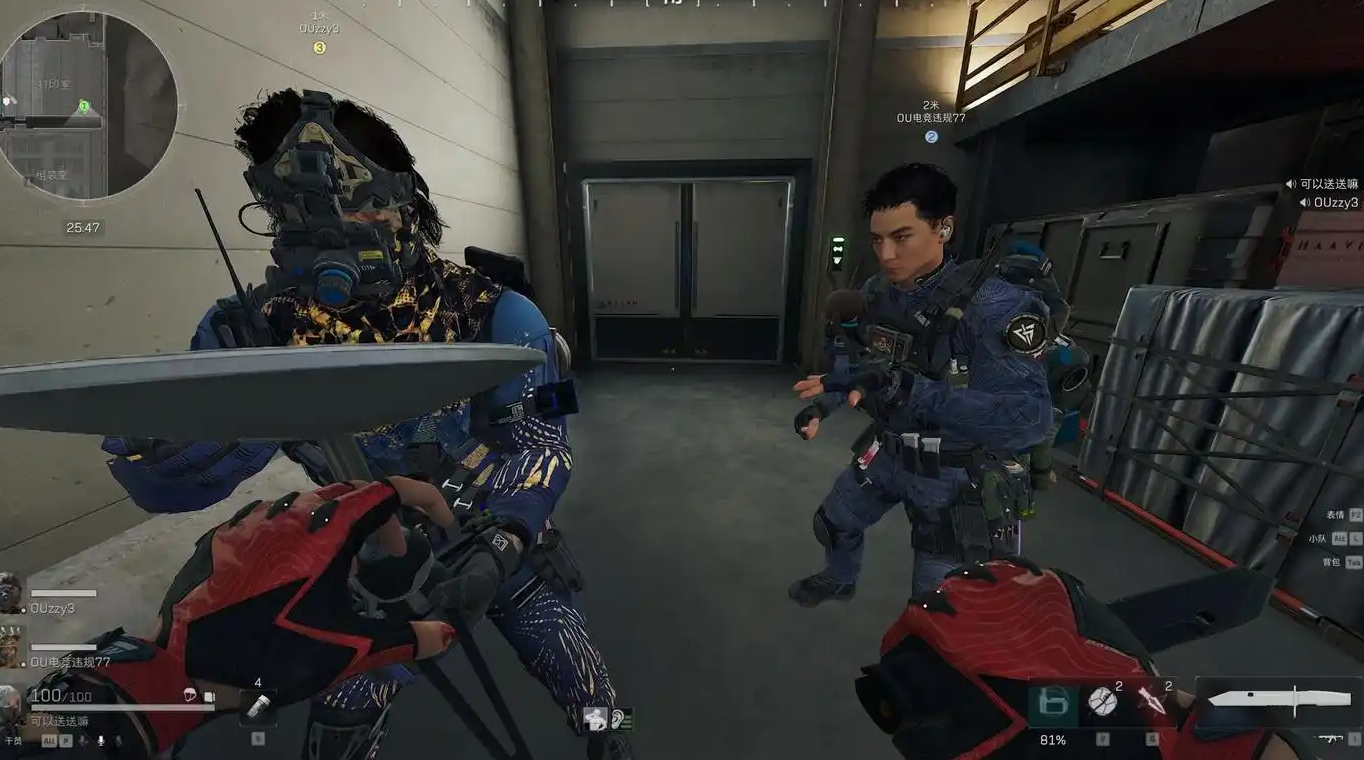Use the round cracked-ball tactical item
This screenshot has height=760, width=1364.
[1102, 702]
